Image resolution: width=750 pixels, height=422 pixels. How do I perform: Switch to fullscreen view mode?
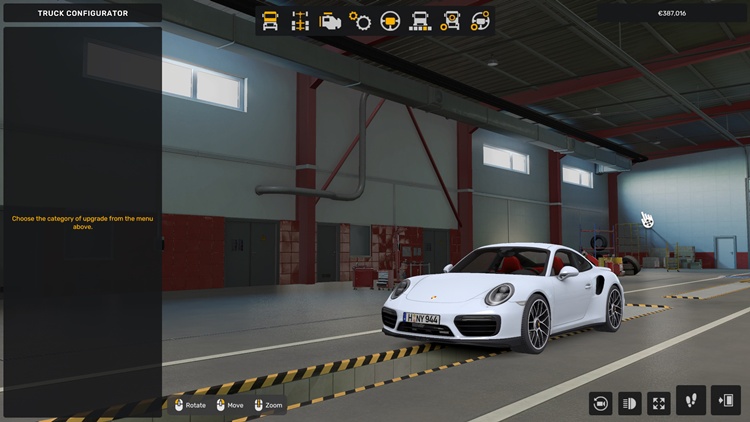pyautogui.click(x=659, y=402)
